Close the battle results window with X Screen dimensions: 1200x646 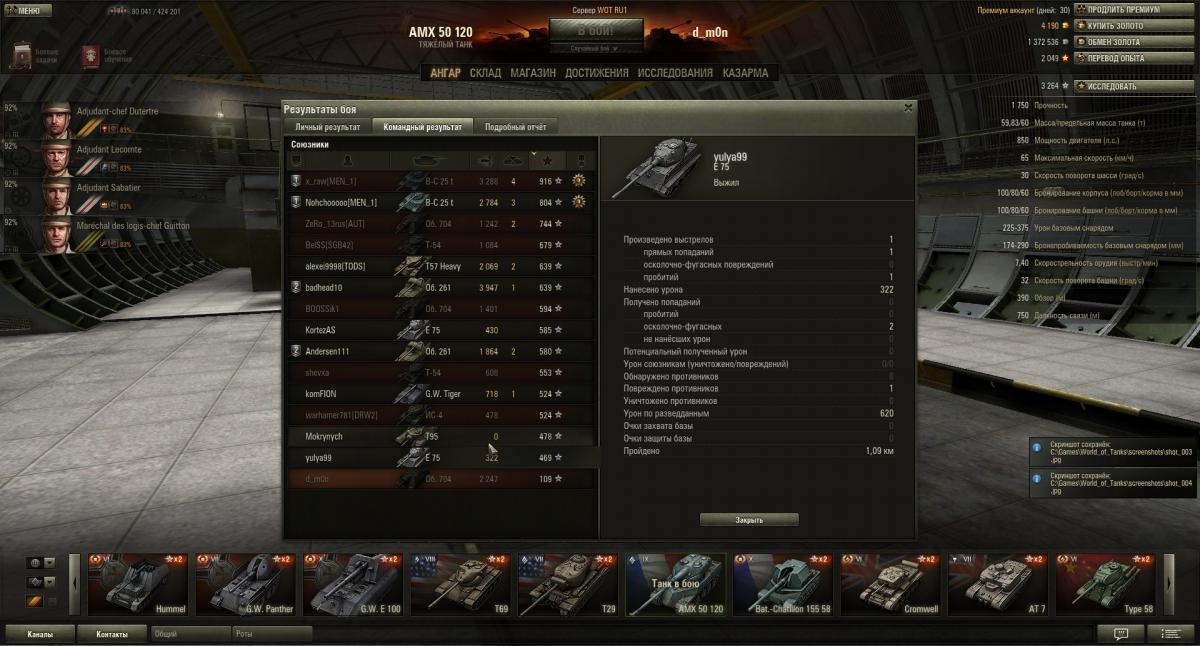click(x=908, y=108)
